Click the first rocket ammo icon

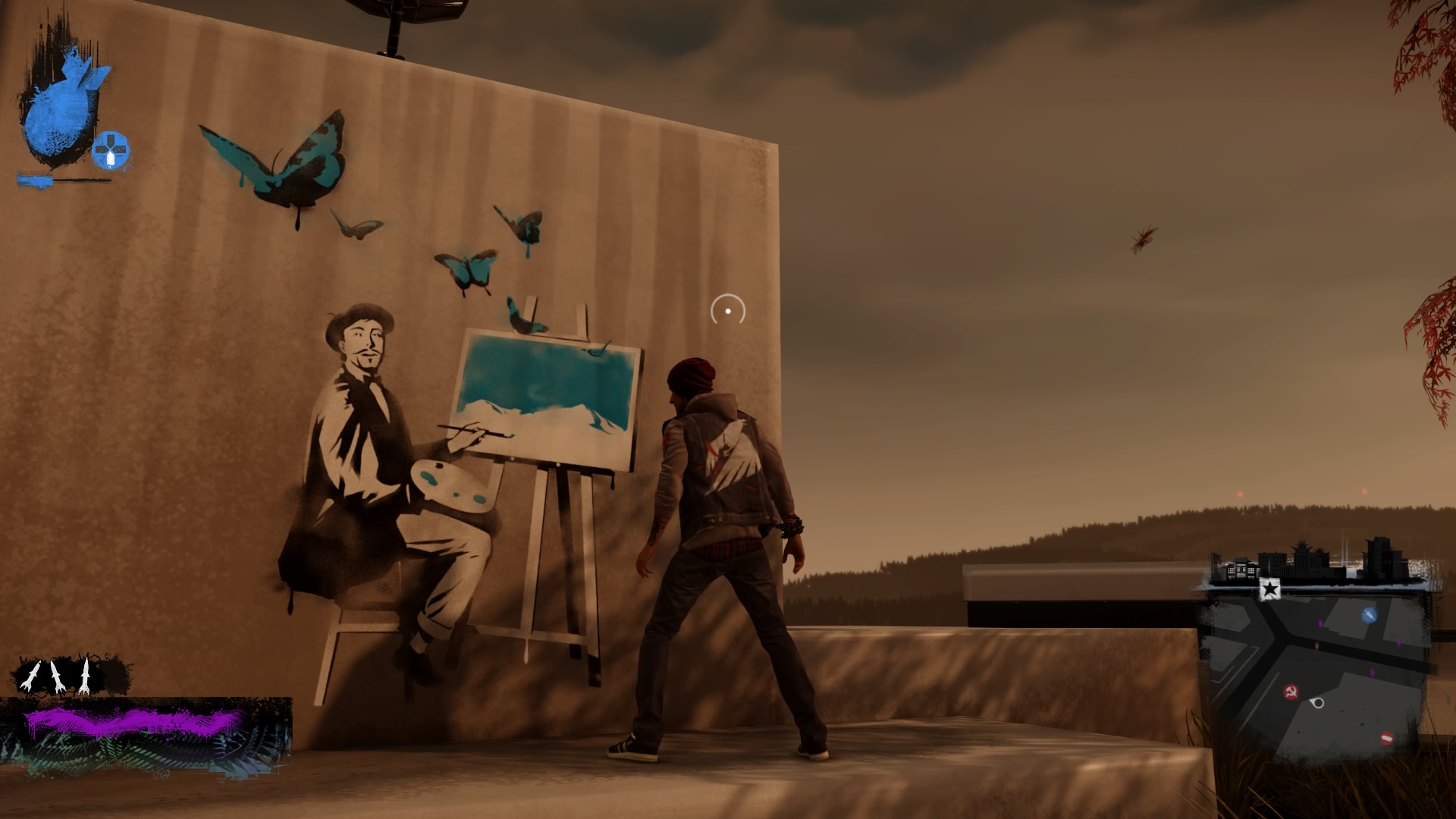[30, 675]
